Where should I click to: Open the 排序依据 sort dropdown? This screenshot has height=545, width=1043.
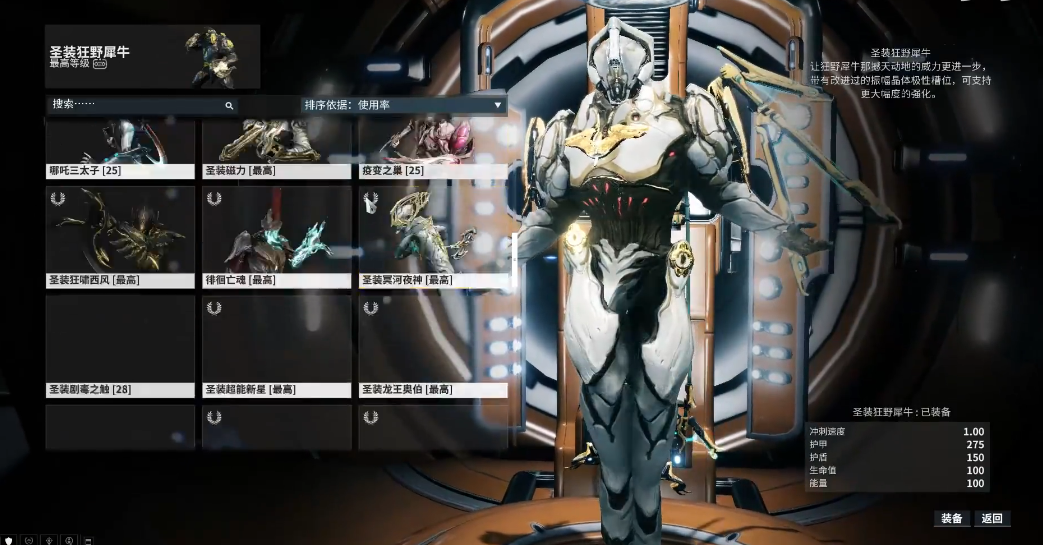402,104
